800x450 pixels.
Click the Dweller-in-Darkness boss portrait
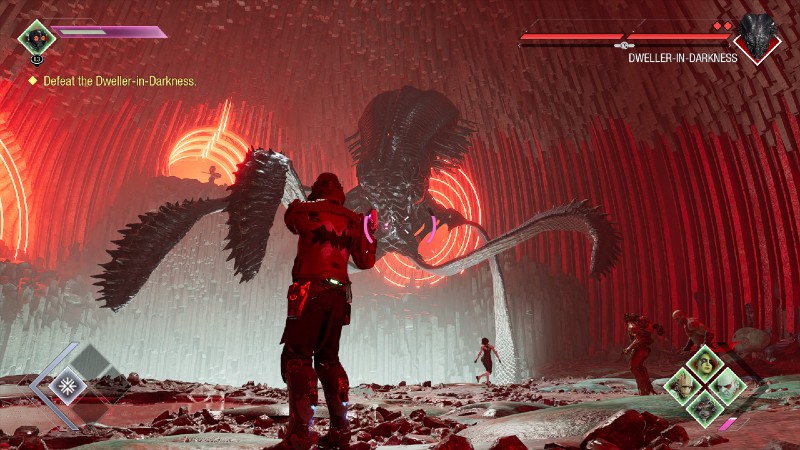click(x=757, y=37)
